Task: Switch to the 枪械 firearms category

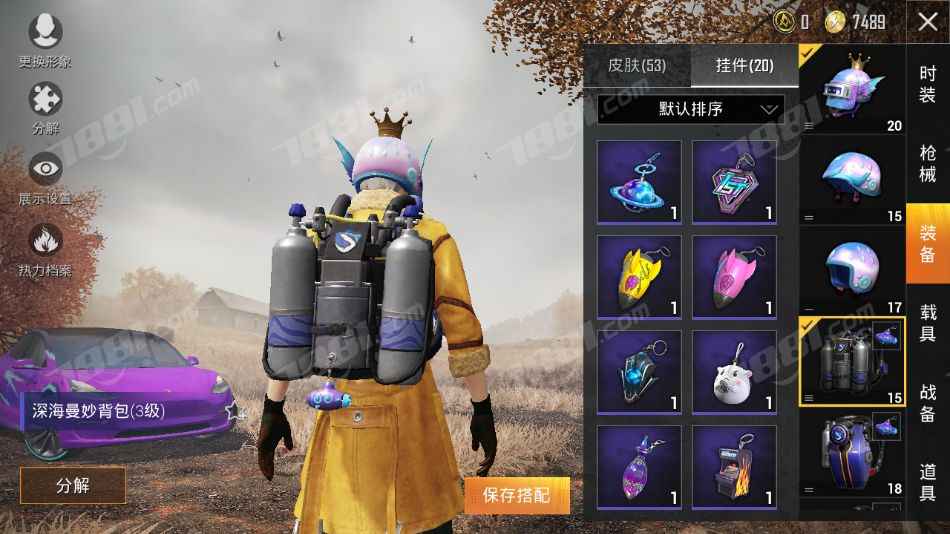Action: pyautogui.click(x=928, y=163)
